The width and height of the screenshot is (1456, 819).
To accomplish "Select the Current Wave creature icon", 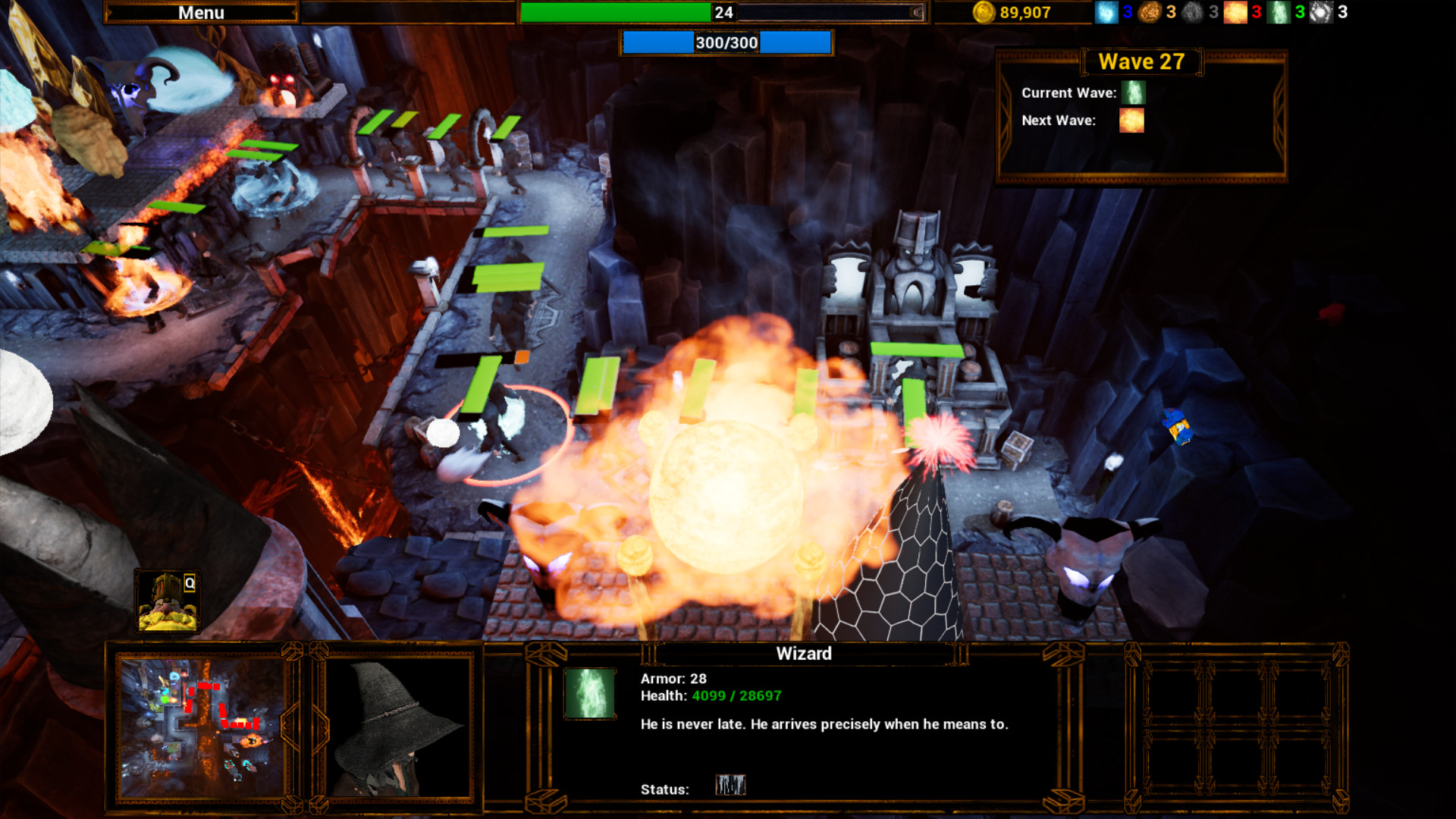I will click(x=1132, y=93).
